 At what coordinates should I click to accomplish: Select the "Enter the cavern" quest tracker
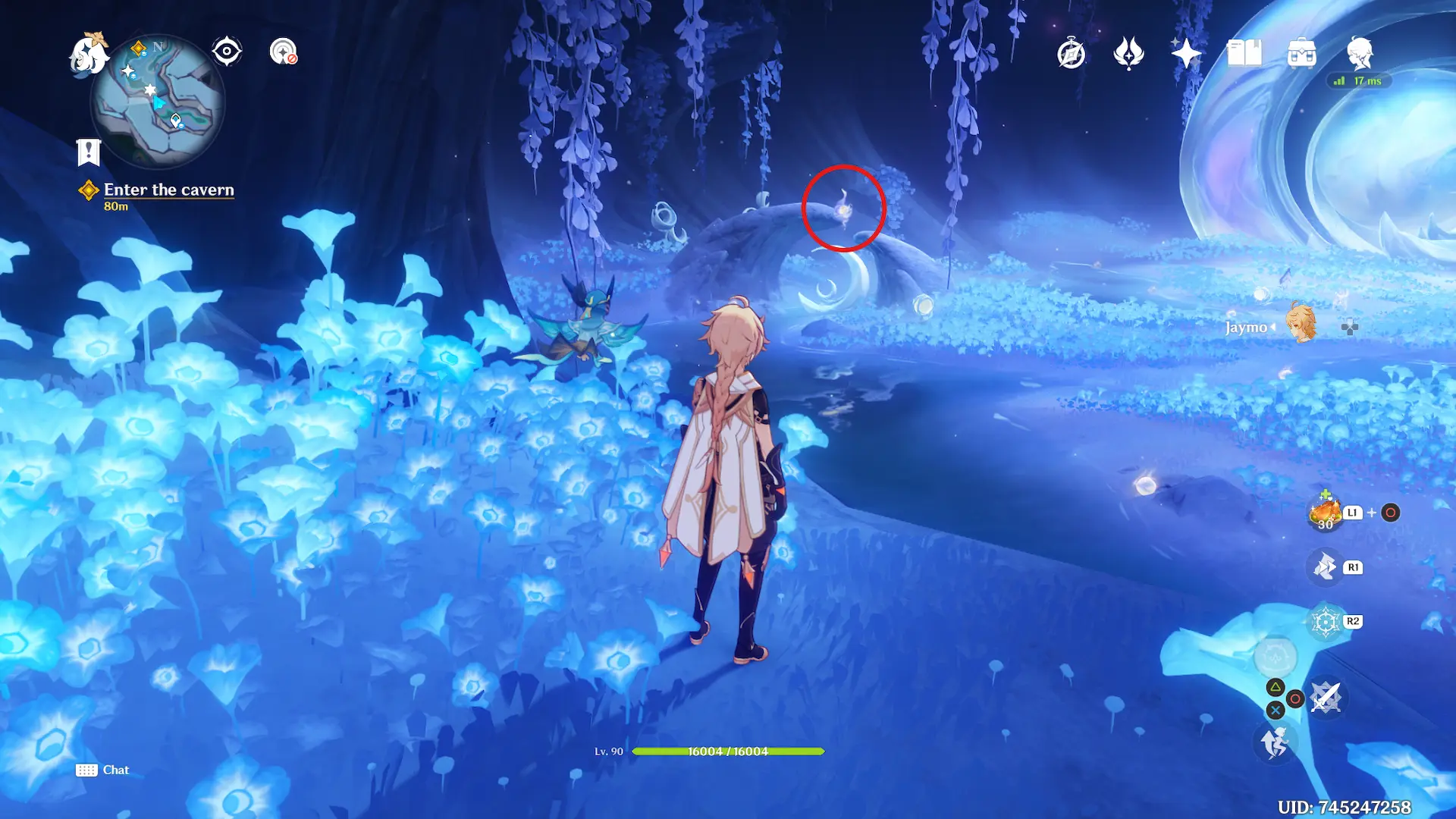click(168, 190)
